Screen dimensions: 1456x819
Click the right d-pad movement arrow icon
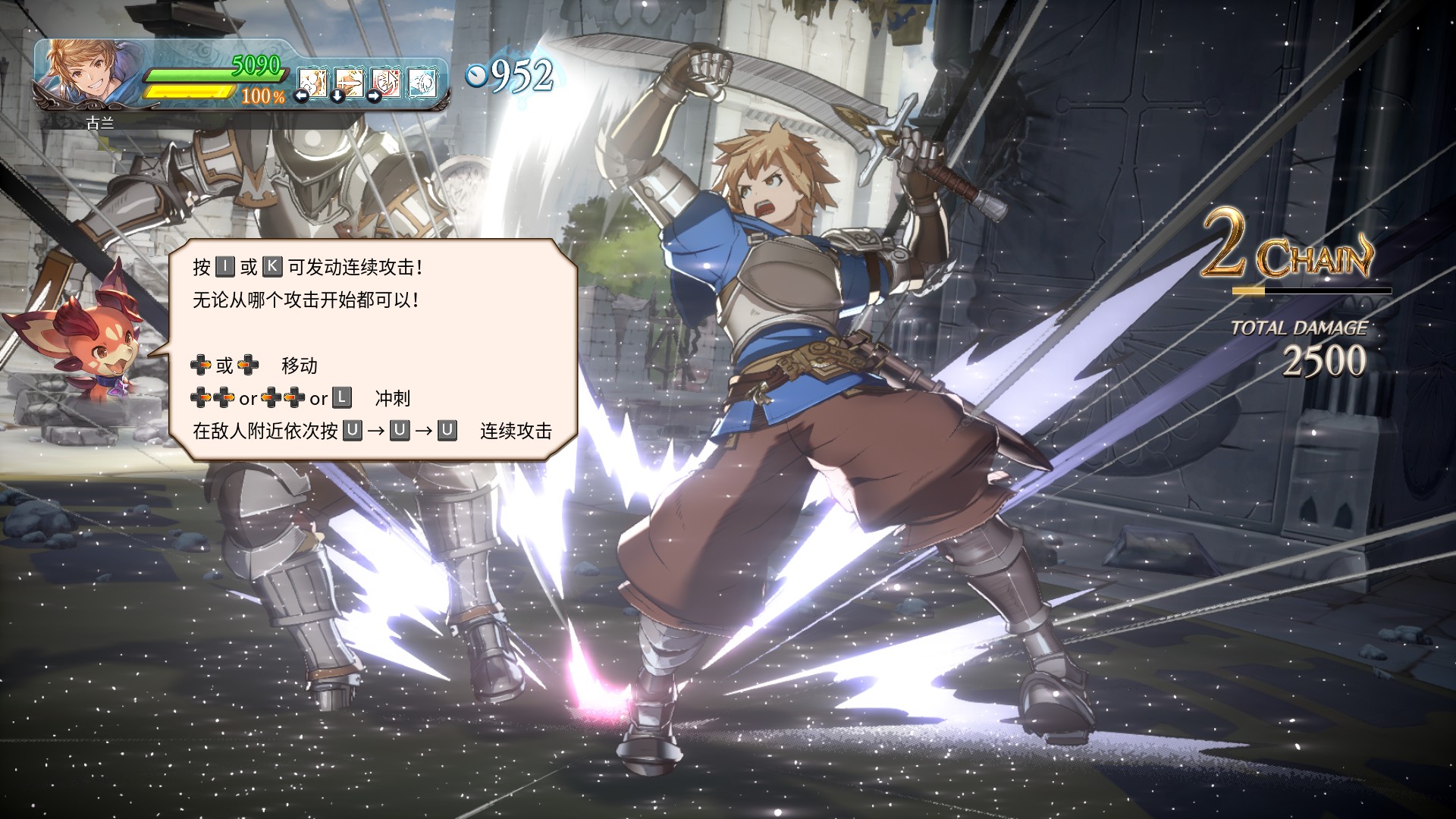pos(201,365)
